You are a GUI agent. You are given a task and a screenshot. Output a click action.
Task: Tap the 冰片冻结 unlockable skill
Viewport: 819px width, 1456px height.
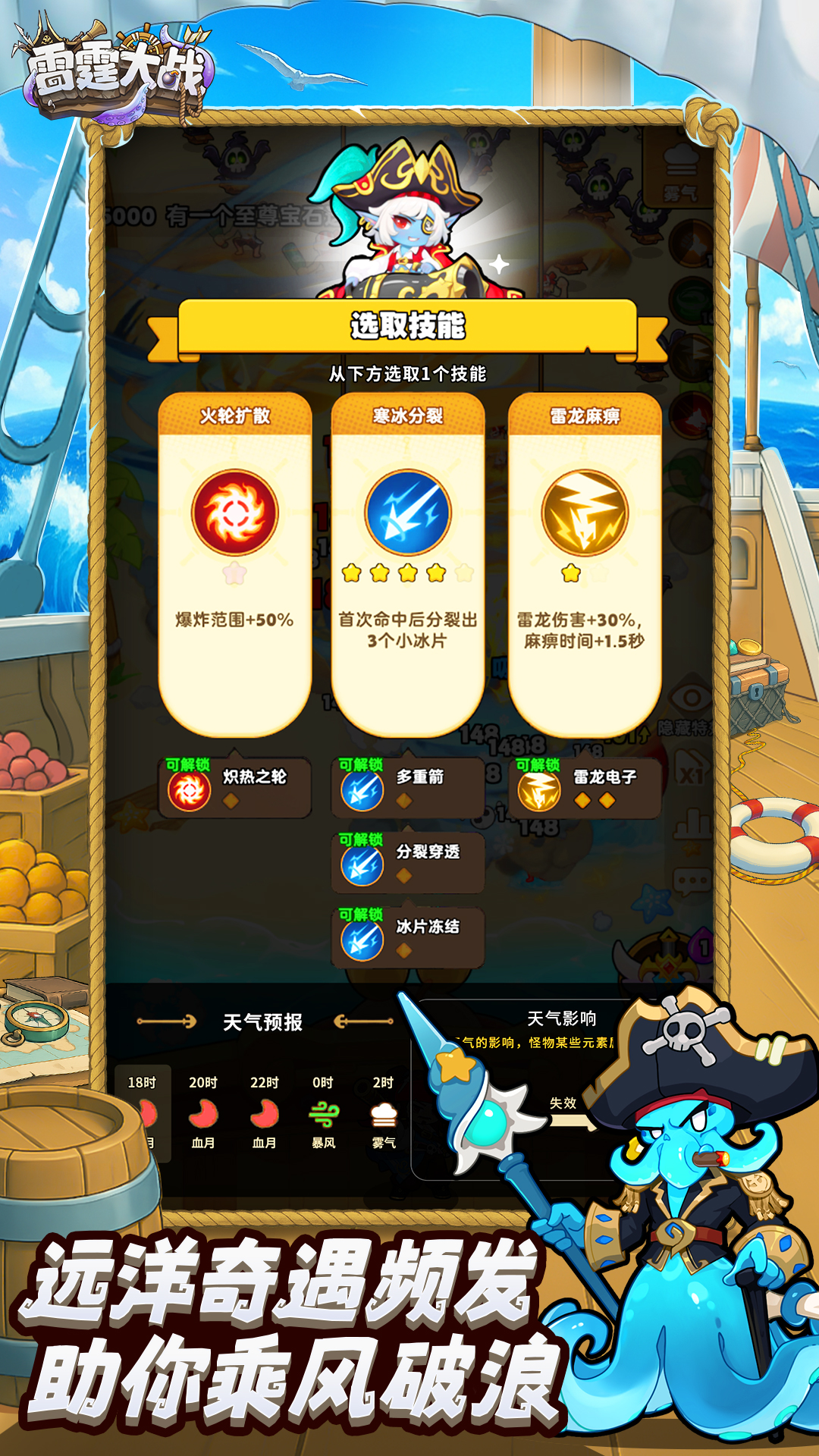click(408, 938)
